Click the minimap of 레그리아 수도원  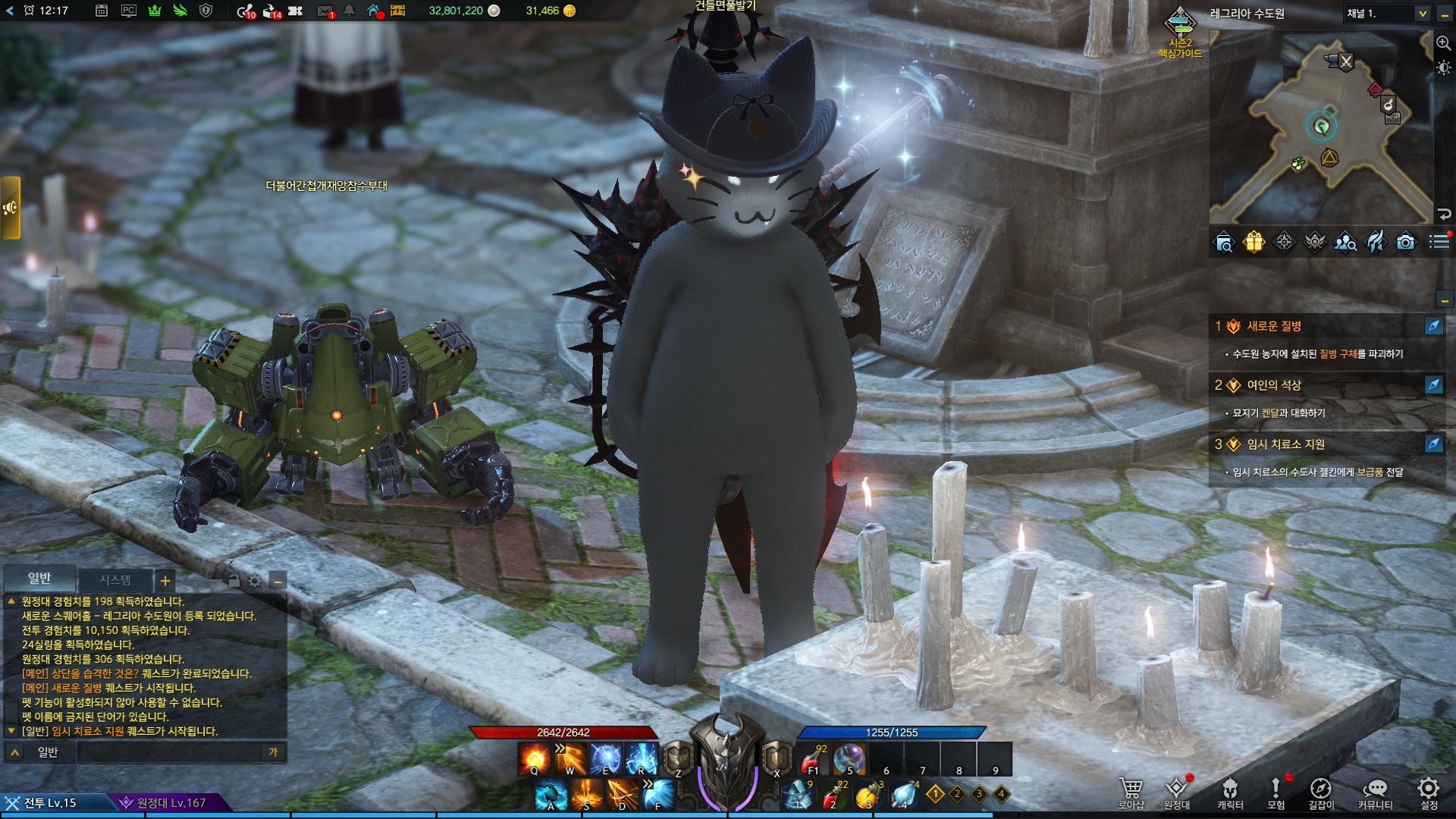pos(1319,129)
